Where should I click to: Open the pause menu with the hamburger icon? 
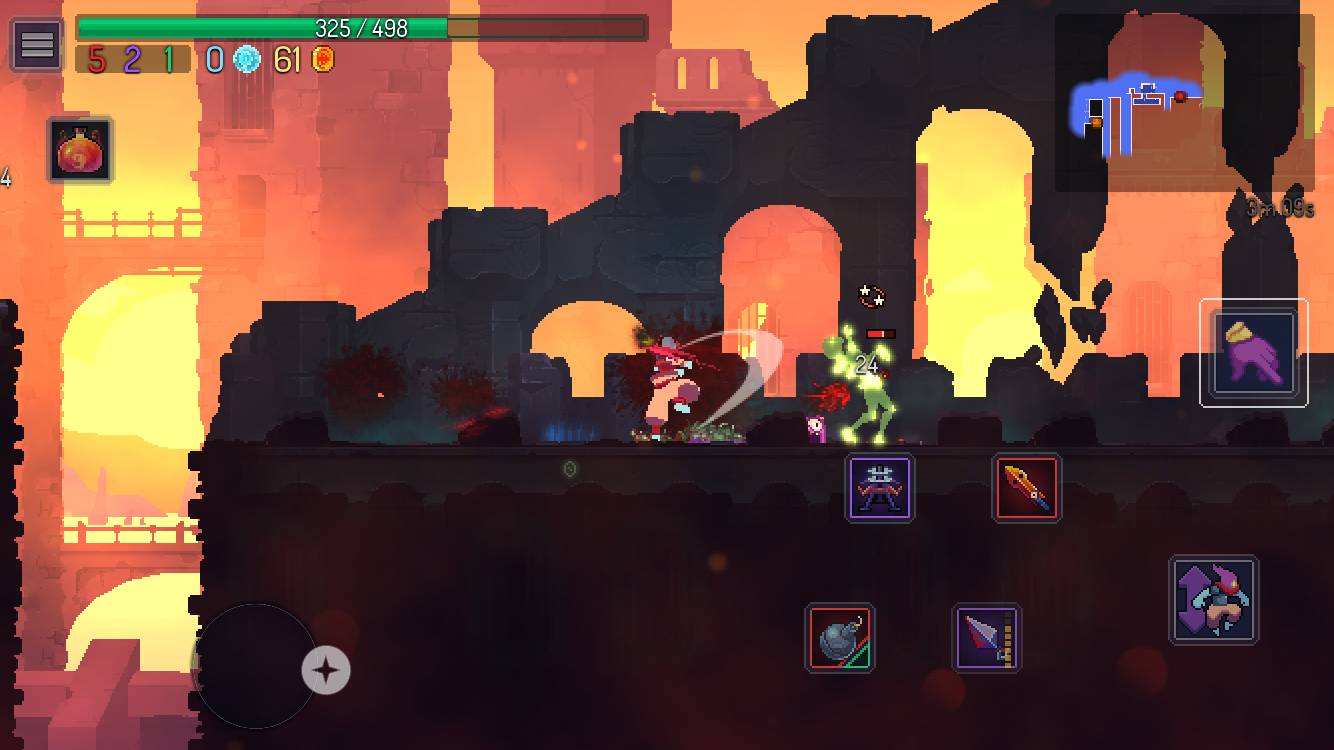[x=35, y=44]
